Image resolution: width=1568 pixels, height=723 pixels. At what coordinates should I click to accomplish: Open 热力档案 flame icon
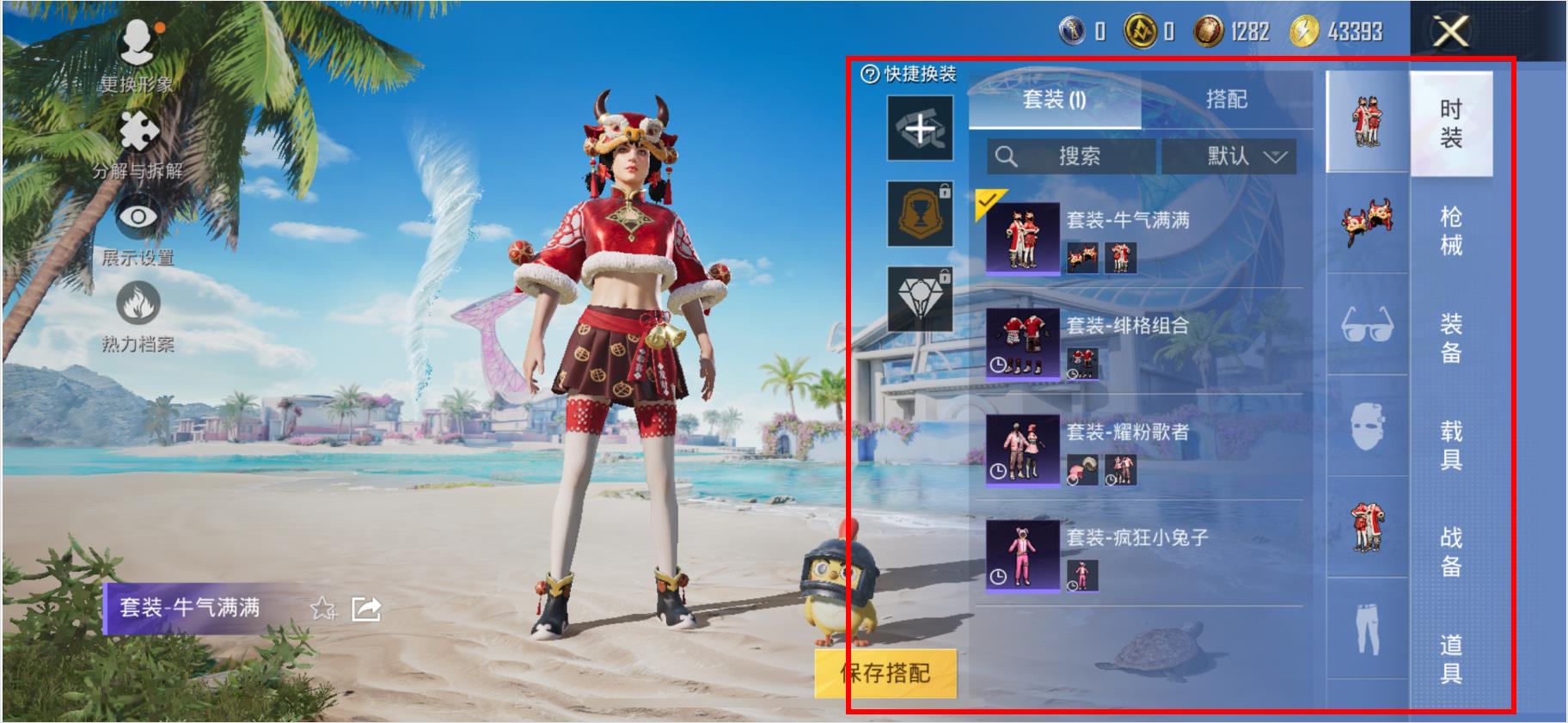(138, 316)
